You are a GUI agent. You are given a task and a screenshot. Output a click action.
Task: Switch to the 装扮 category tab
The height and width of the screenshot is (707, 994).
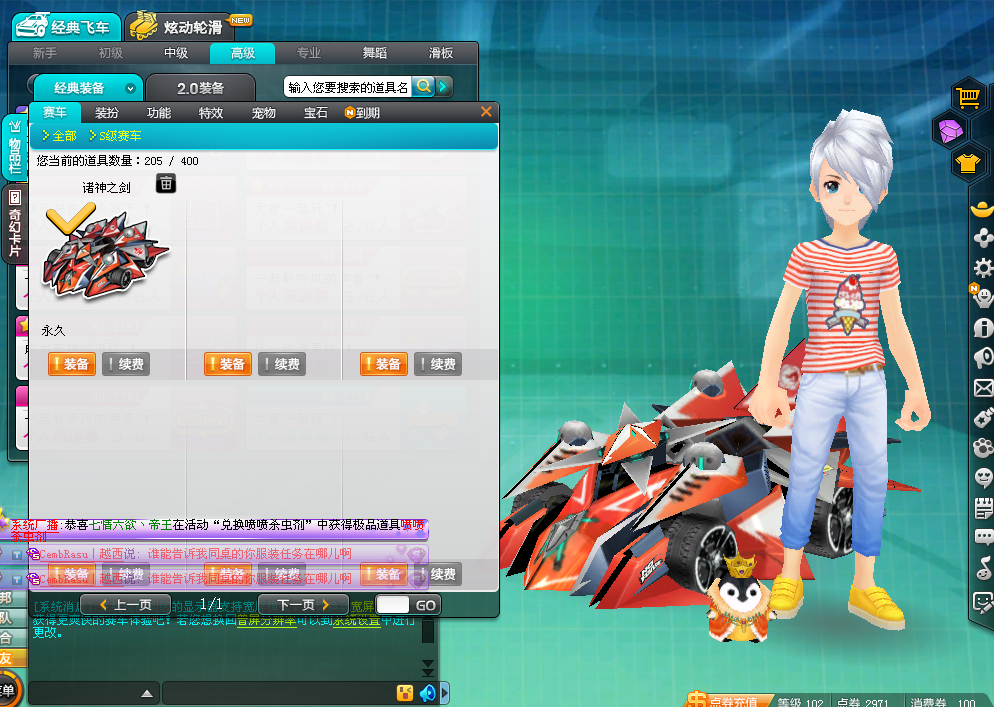click(x=107, y=113)
